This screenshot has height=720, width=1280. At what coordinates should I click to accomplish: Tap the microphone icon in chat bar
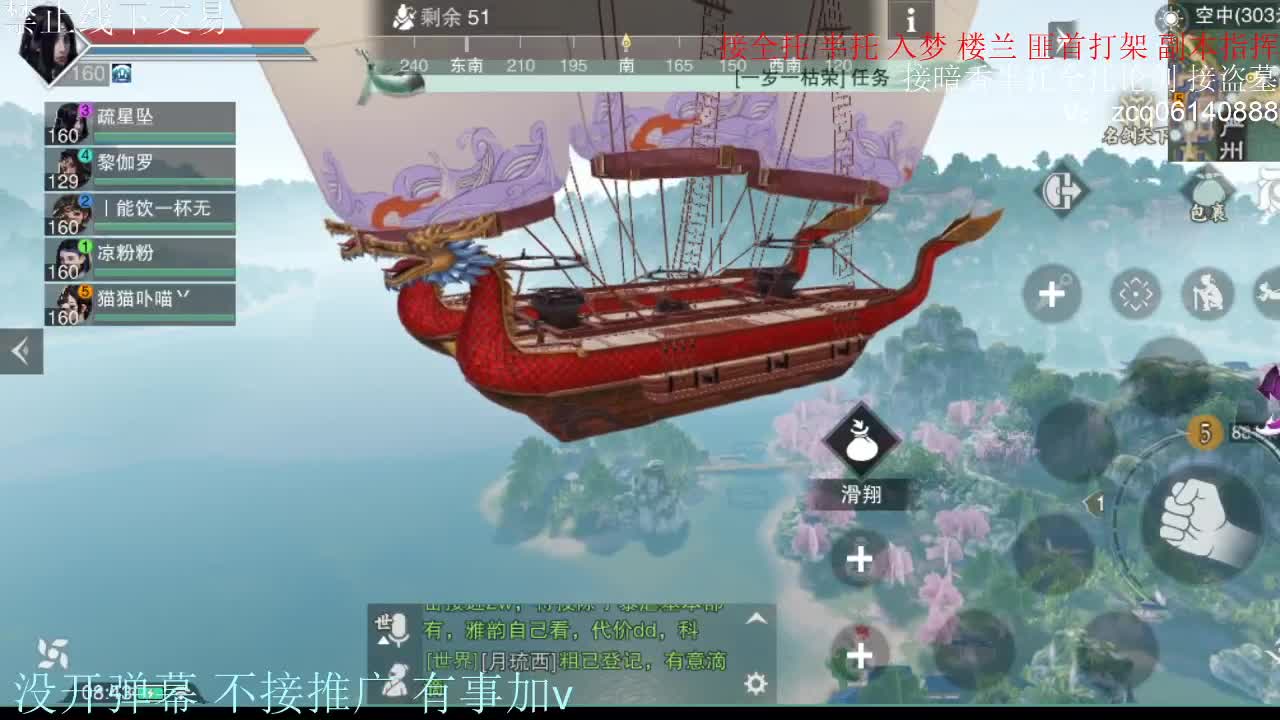click(398, 630)
